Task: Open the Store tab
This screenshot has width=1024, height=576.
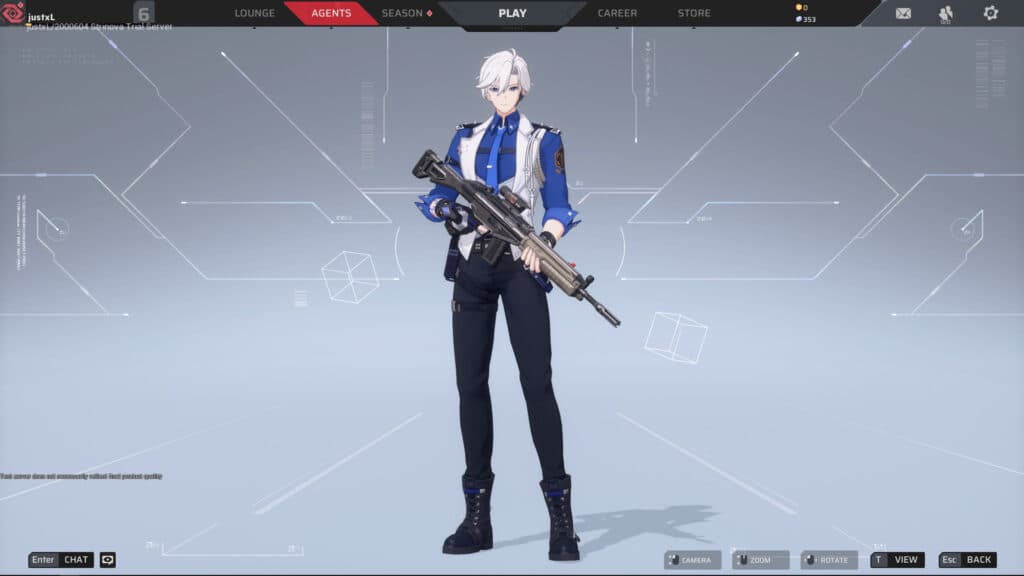Action: pos(694,13)
